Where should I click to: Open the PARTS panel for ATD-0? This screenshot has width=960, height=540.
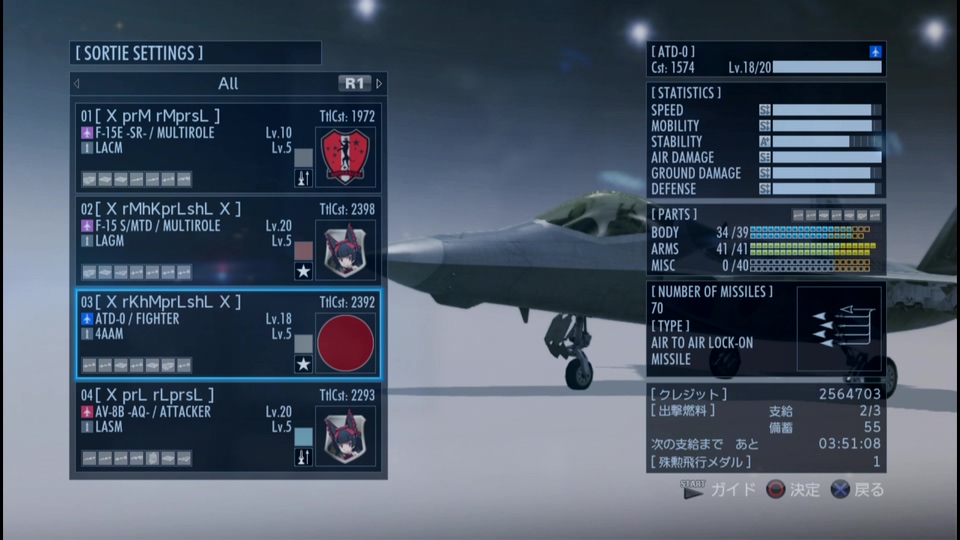coord(765,240)
